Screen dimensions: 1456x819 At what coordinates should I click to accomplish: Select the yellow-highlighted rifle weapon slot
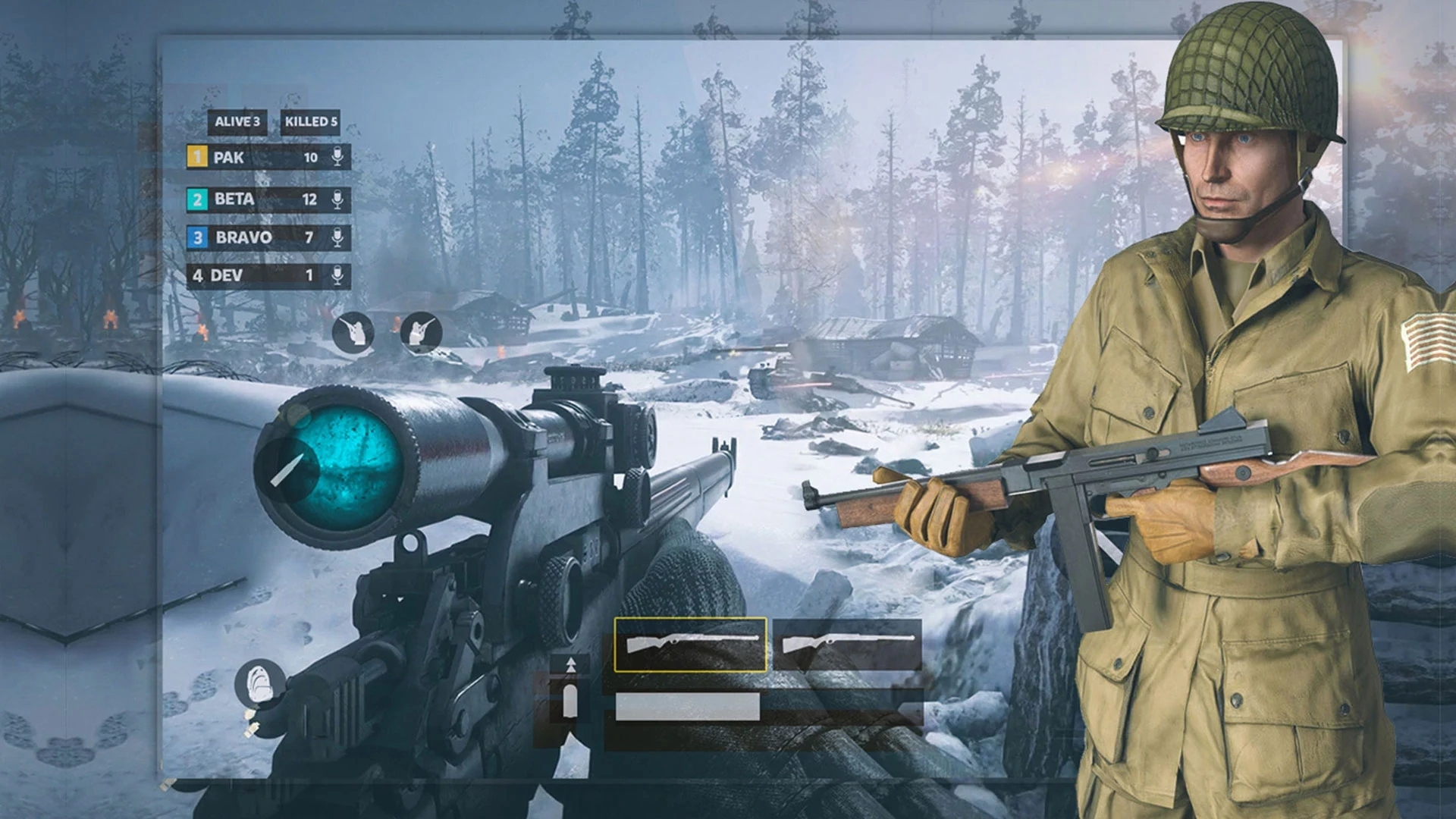click(x=690, y=645)
